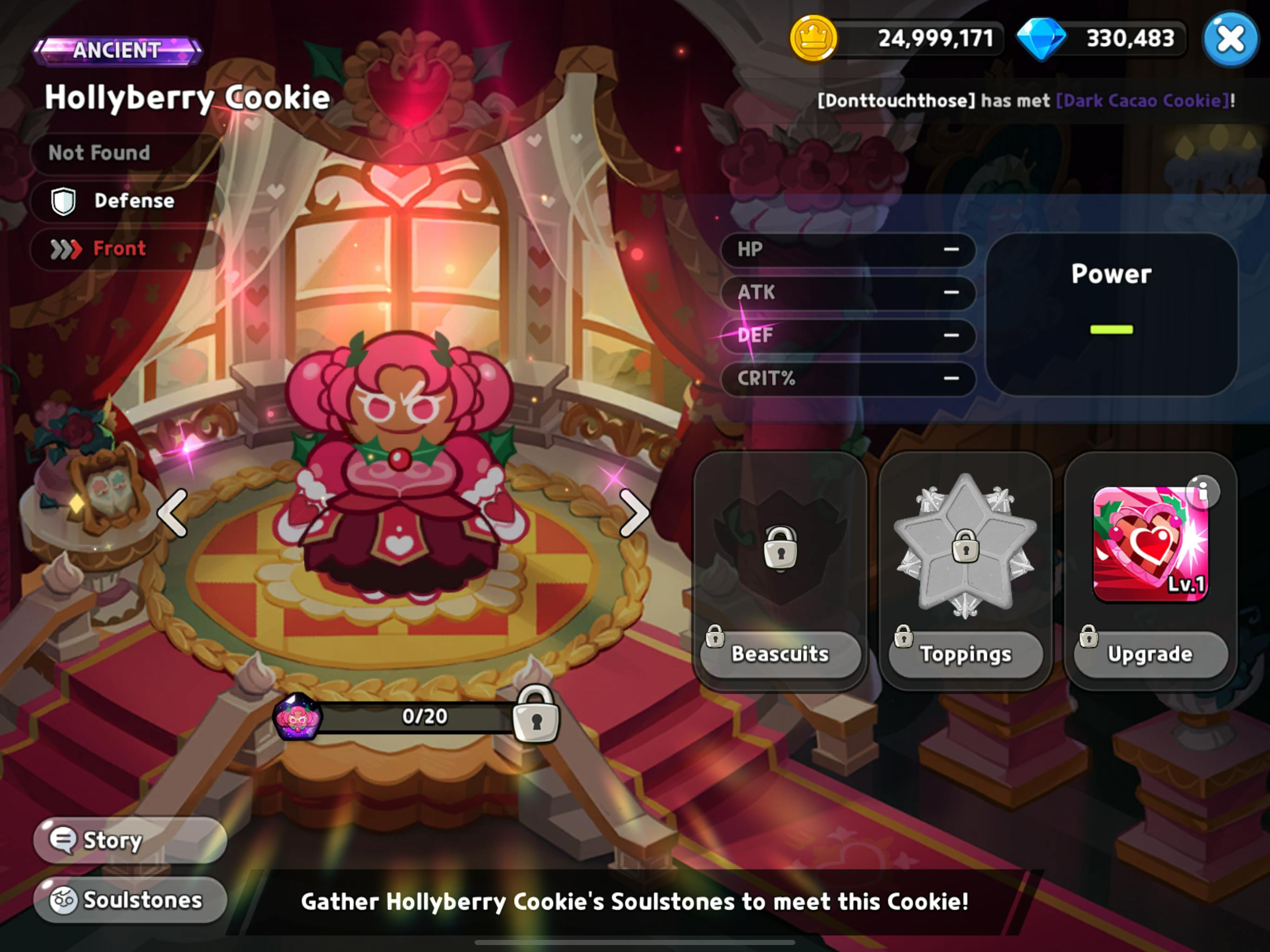This screenshot has height=952, width=1270.
Task: Tap the locked Toppings button
Action: [966, 654]
